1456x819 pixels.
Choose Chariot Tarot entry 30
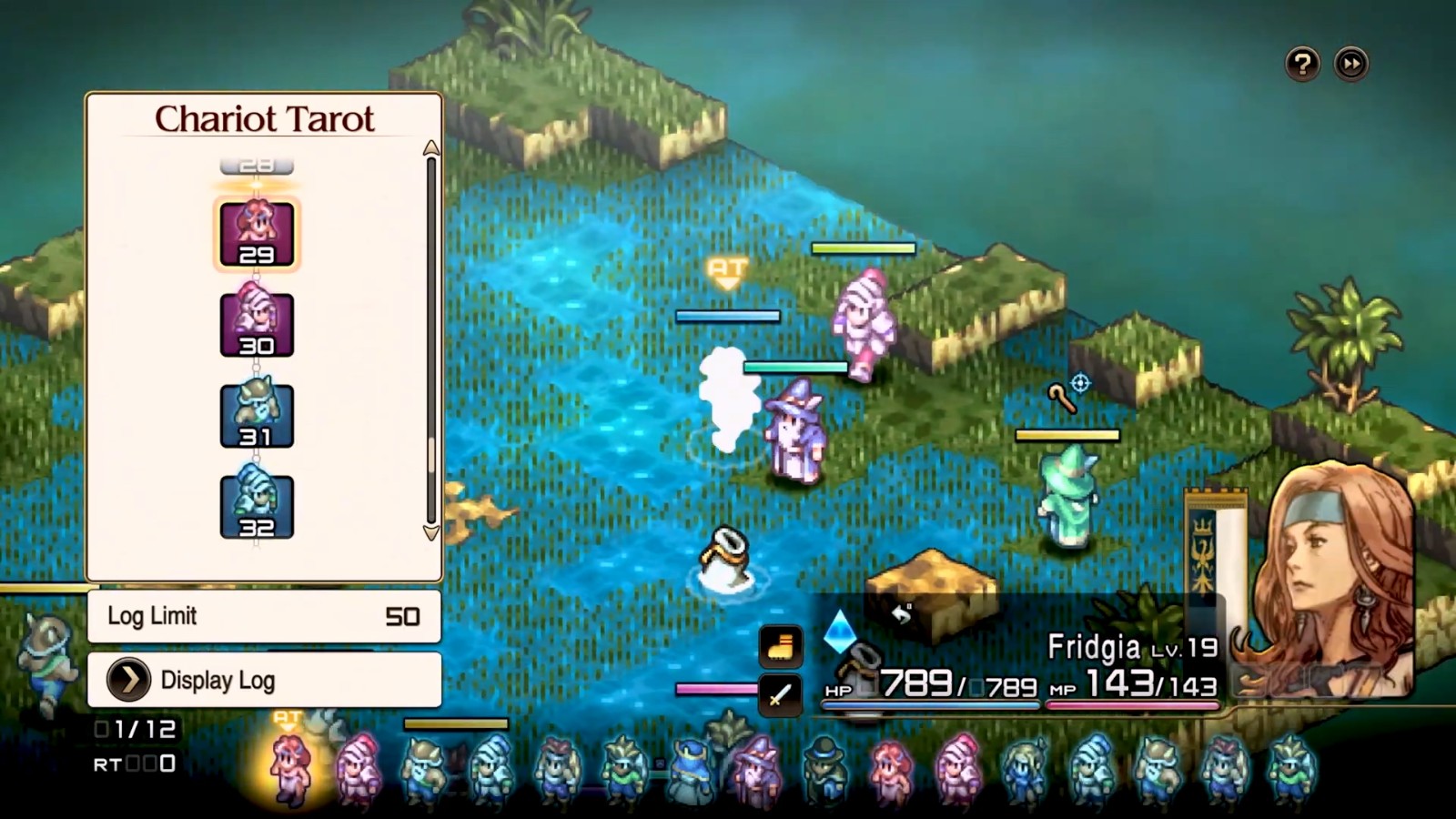(257, 325)
